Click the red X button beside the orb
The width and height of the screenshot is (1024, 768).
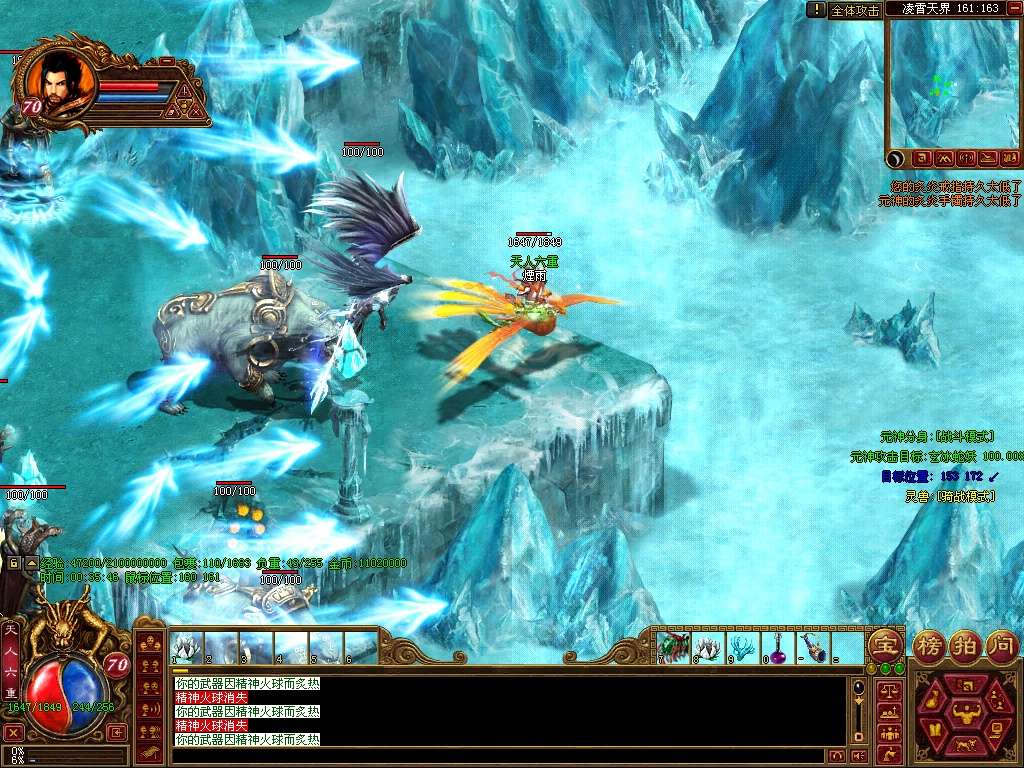pos(13,732)
